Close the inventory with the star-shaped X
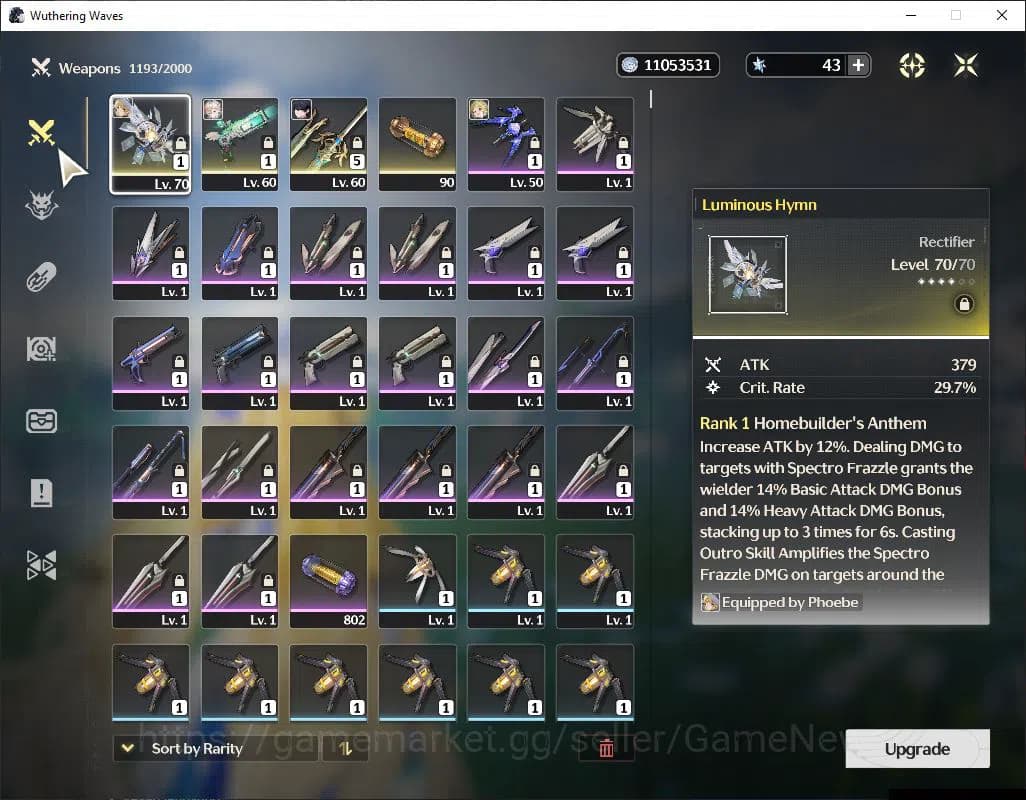1026x800 pixels. 966,65
